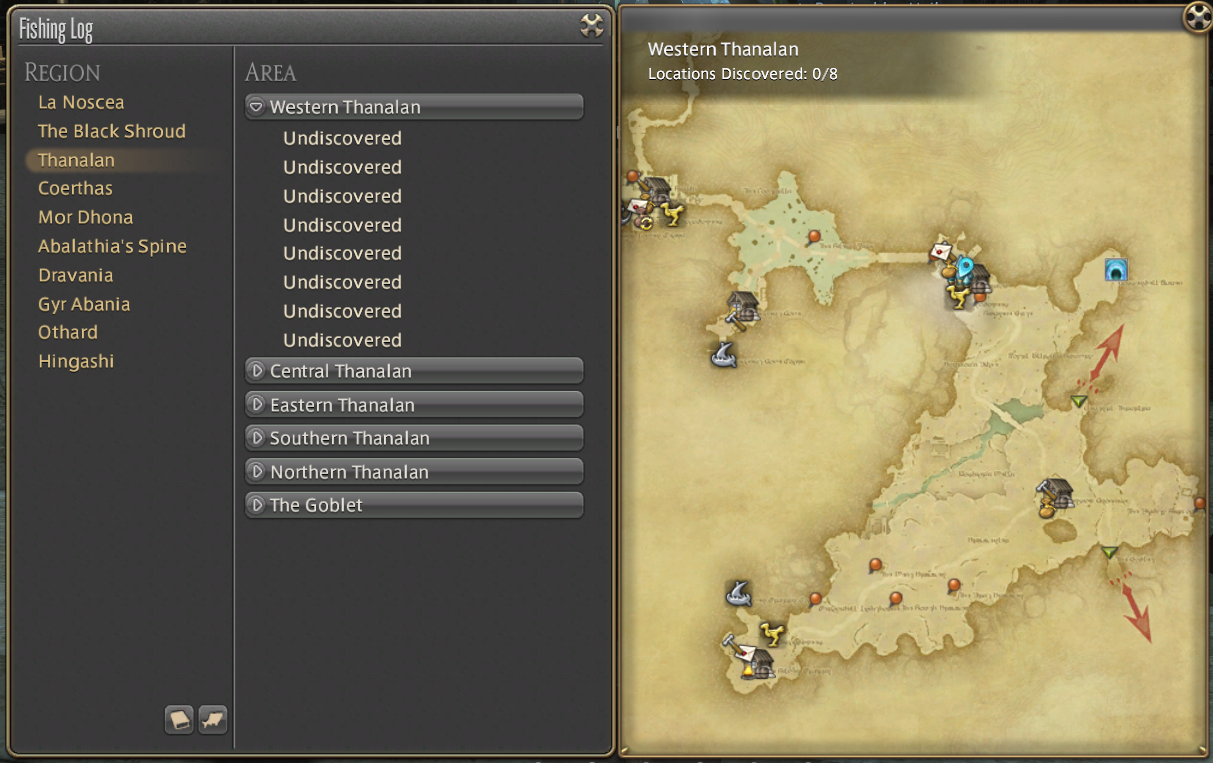
Task: Collapse the Western Thanalan area
Action: 414,107
